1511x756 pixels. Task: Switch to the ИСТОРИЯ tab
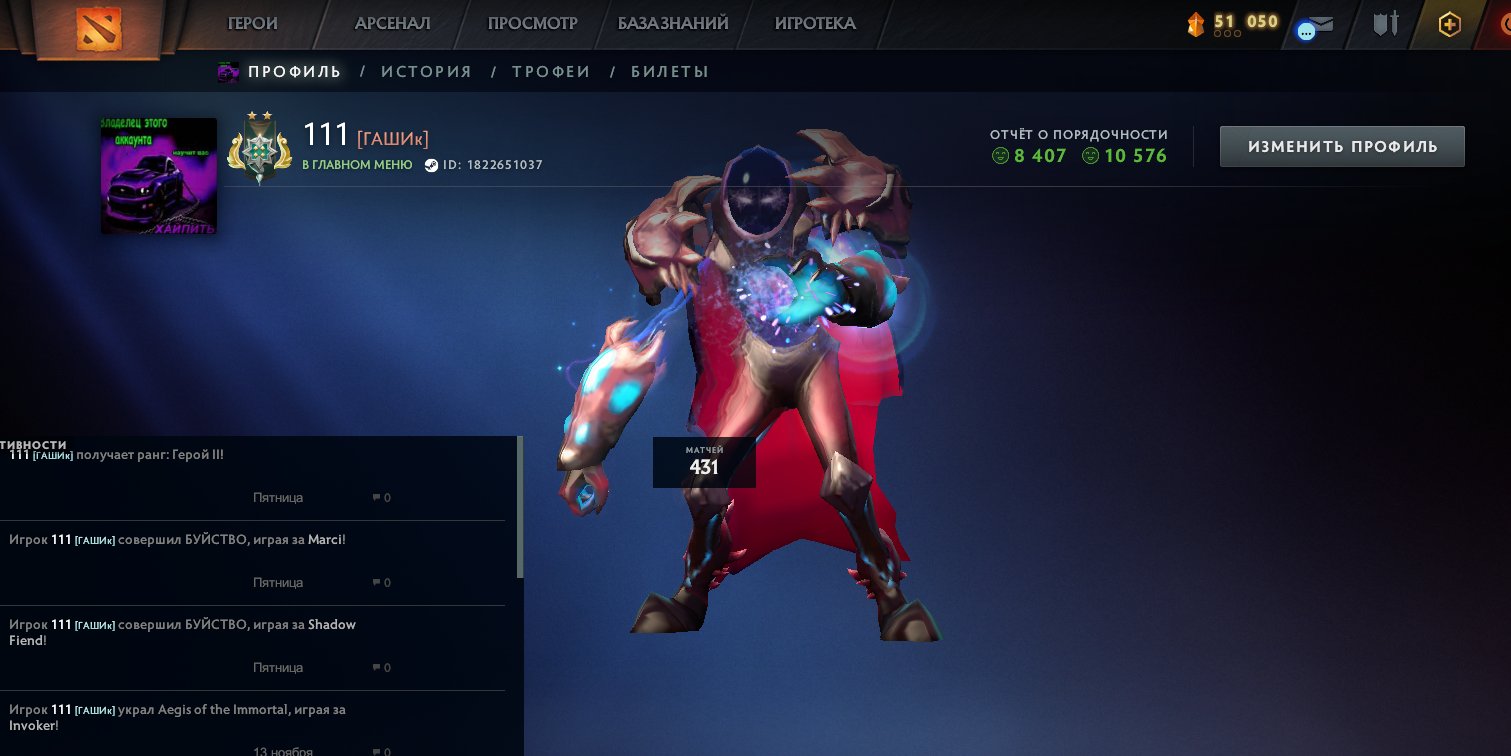click(427, 71)
